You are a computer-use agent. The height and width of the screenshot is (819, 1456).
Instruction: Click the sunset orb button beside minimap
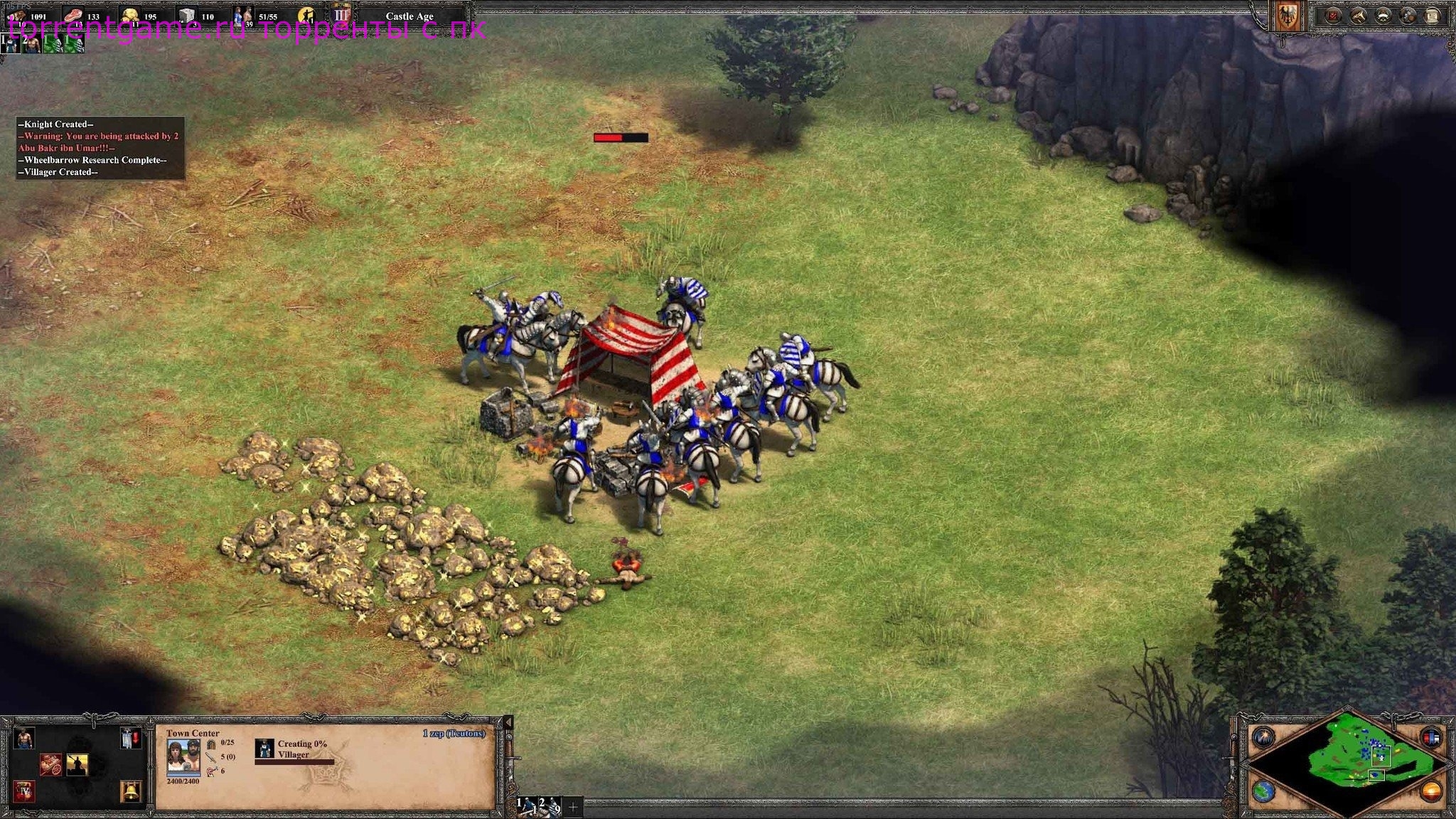[x=1430, y=791]
